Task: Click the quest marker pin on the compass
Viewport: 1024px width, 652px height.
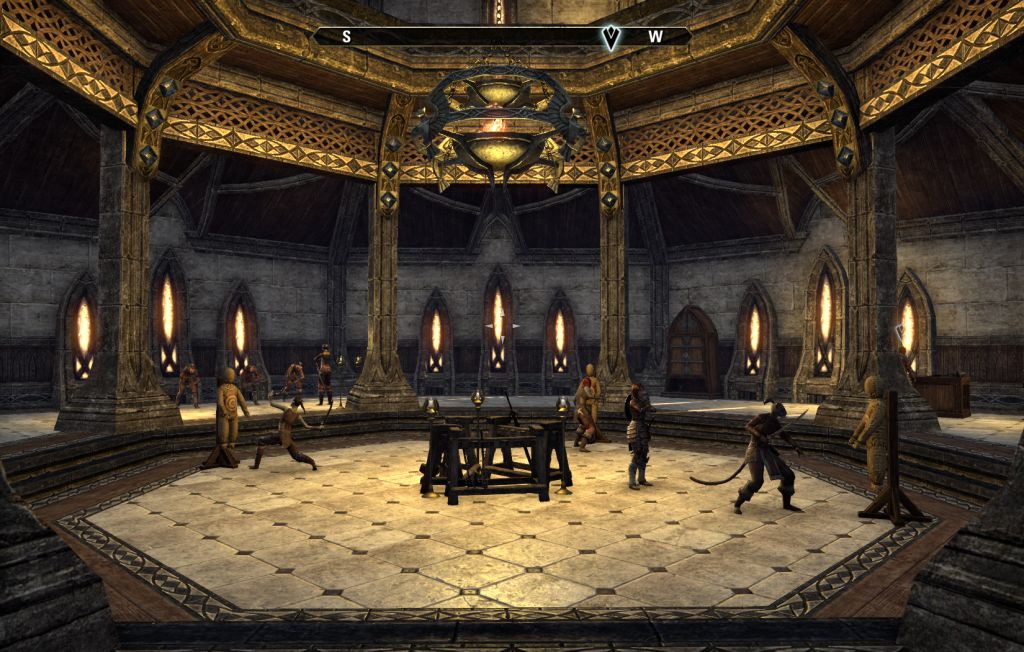Action: point(610,37)
